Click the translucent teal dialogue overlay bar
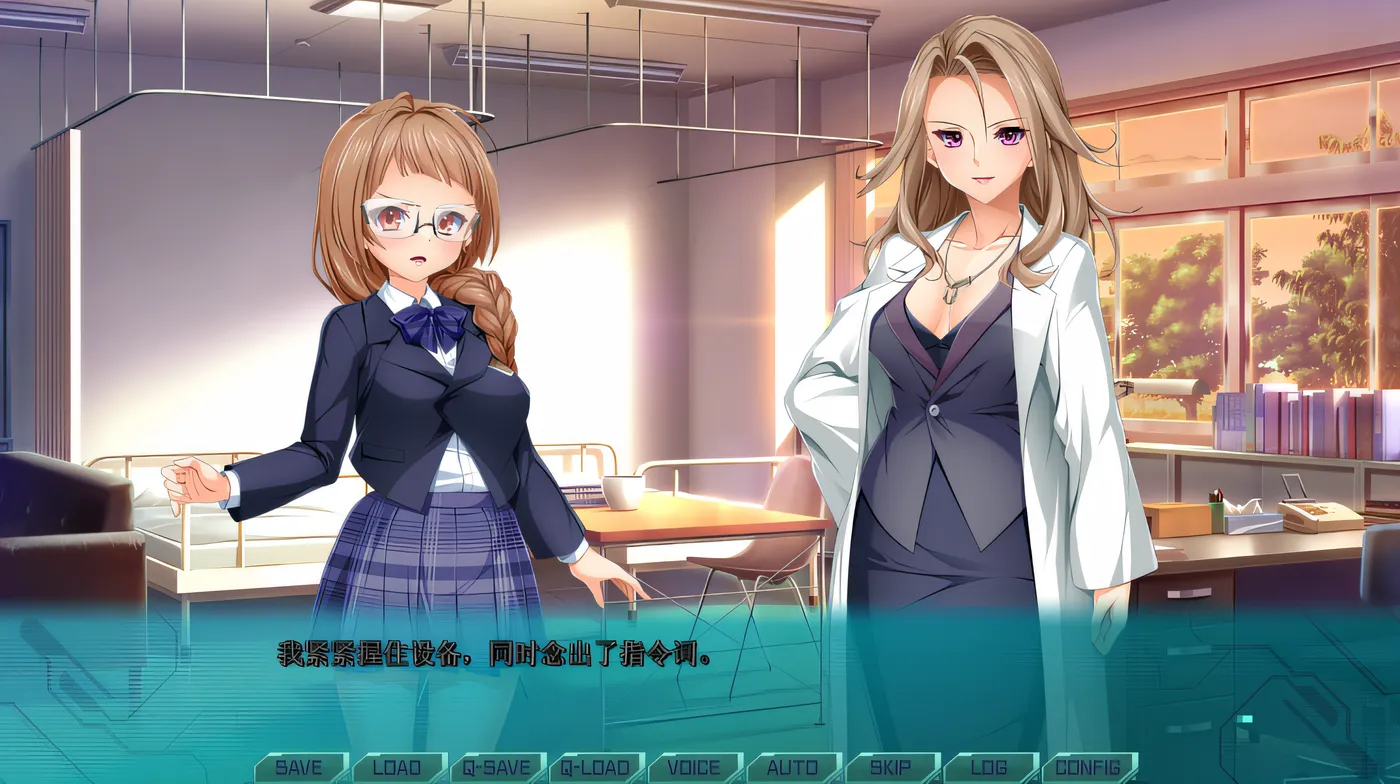 (x=700, y=690)
